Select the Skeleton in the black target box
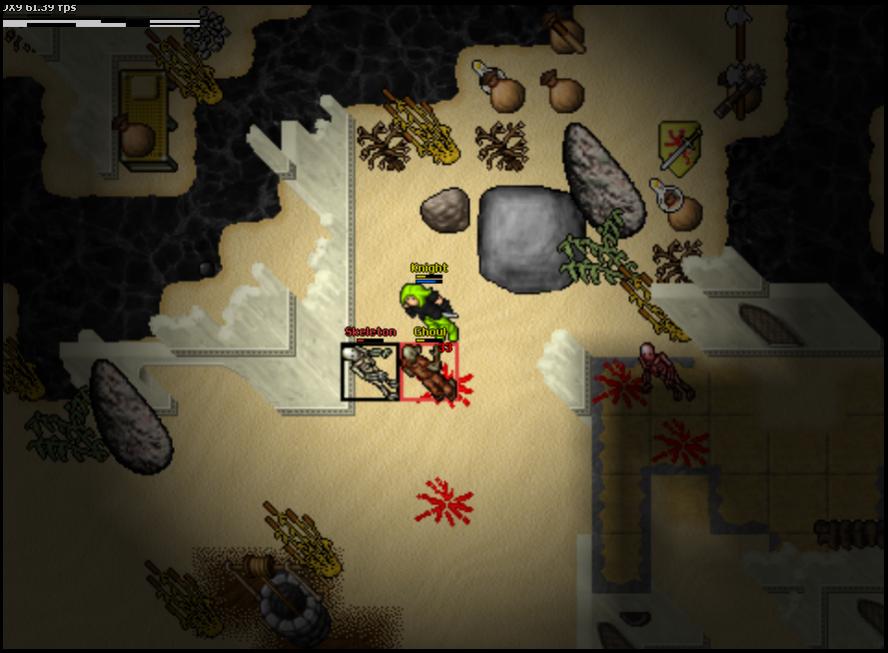Image resolution: width=888 pixels, height=653 pixels. [370, 372]
